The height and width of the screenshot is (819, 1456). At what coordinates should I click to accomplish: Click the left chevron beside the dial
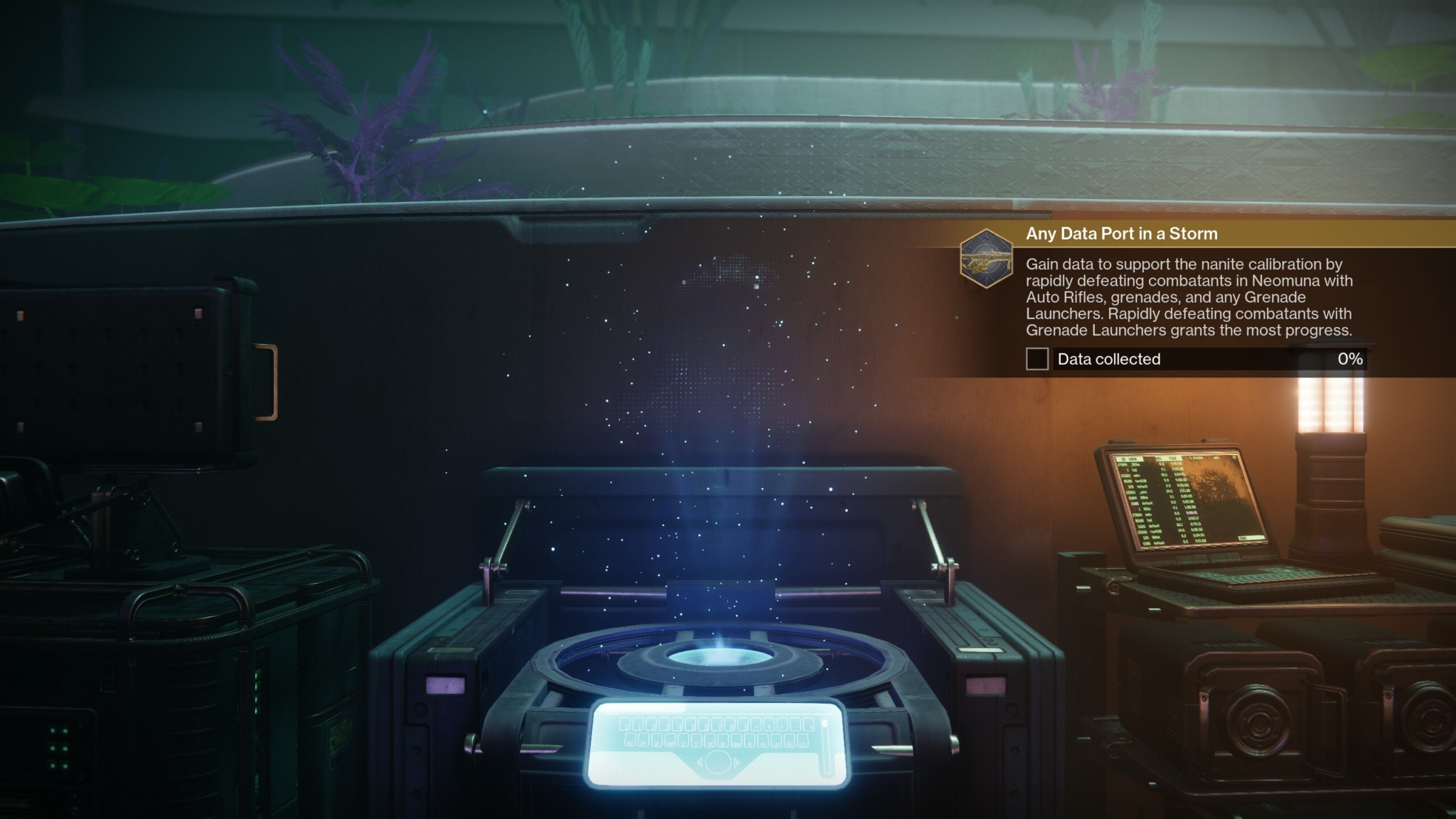click(x=700, y=762)
